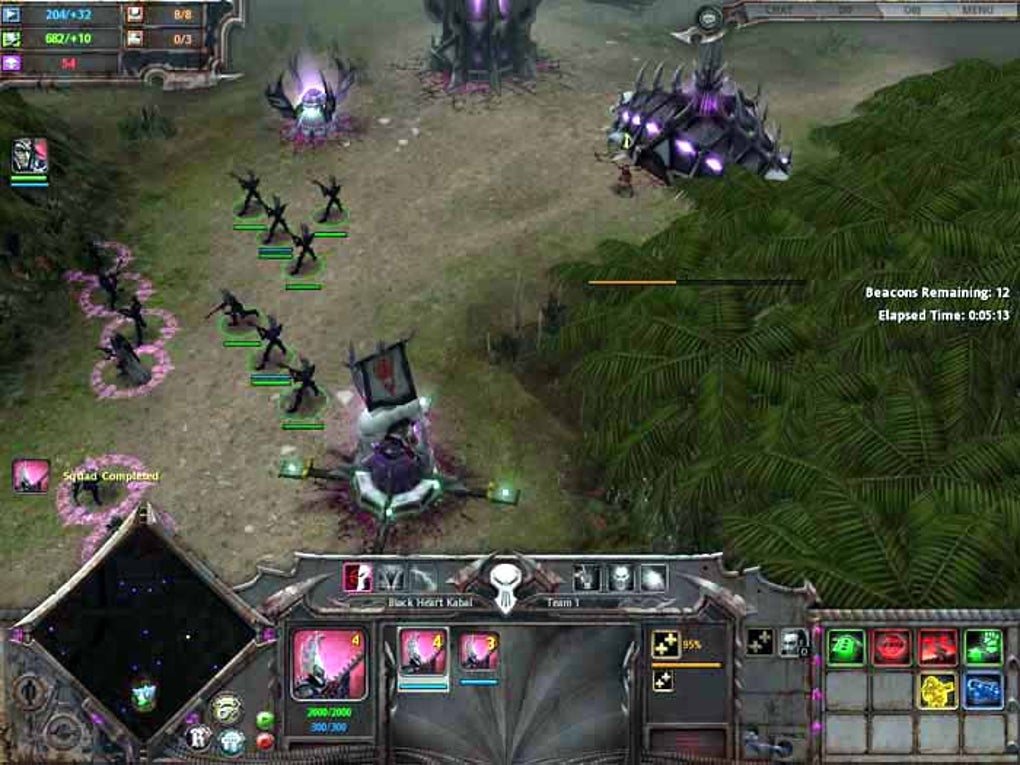1020x765 pixels.
Task: Click the round R button beside the minimap
Action: [198, 738]
